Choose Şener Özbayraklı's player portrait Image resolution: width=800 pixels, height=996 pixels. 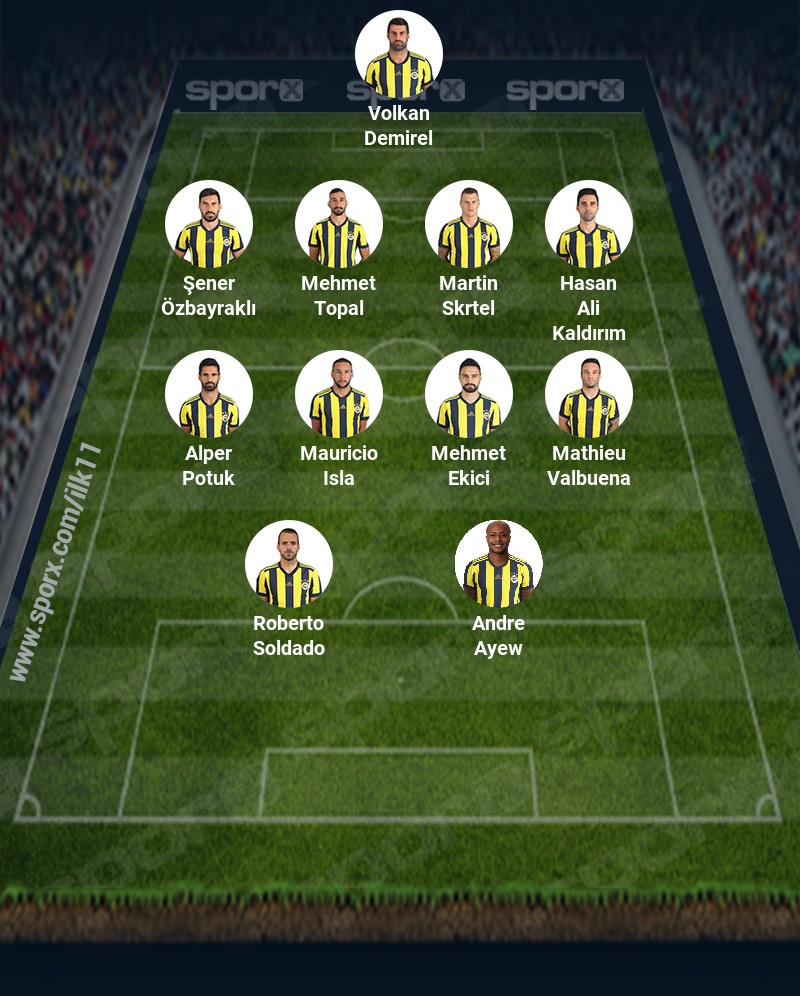tap(209, 225)
